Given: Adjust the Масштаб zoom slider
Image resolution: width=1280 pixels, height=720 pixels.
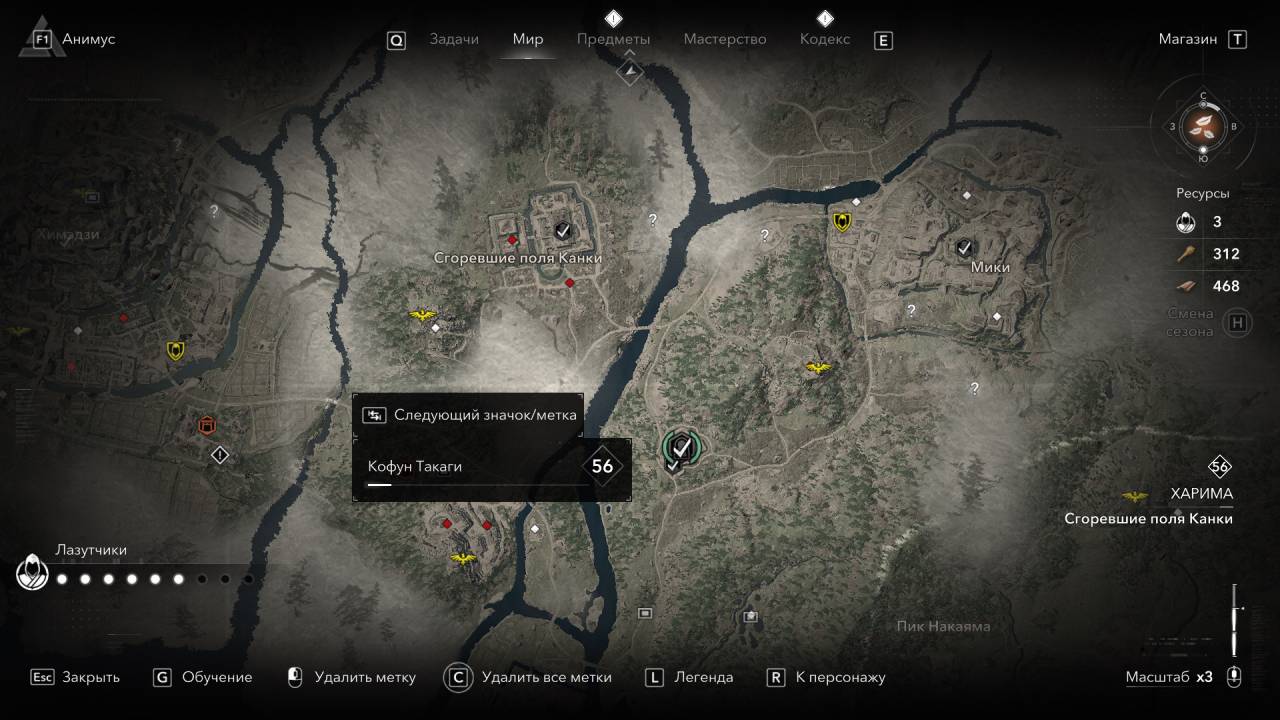Looking at the screenshot, I should pyautogui.click(x=1236, y=620).
